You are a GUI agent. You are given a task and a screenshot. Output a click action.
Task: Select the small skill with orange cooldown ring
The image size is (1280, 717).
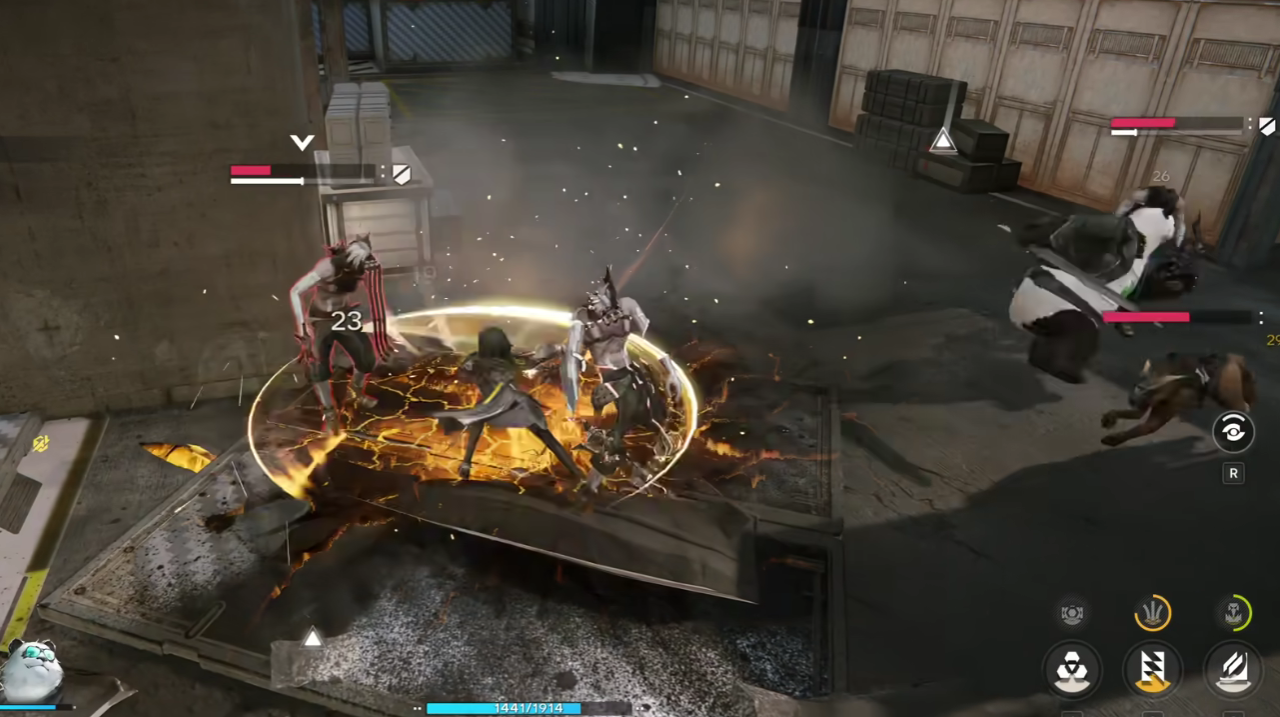pos(1153,612)
